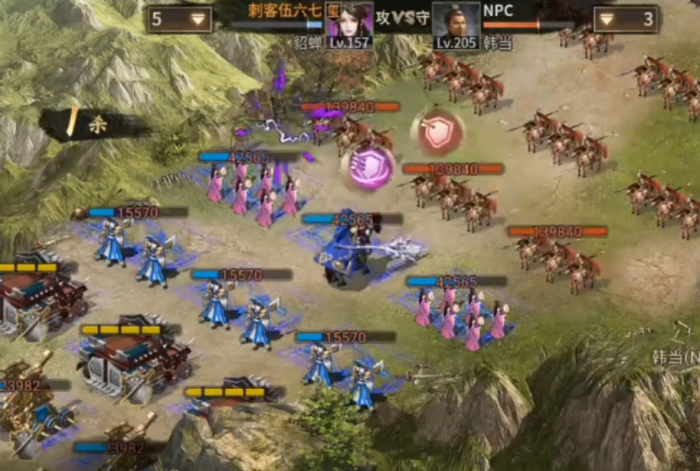Screen dimensions: 700x471
Task: Expand the attacker's troop count dropdown showing 5
Action: pos(180,18)
